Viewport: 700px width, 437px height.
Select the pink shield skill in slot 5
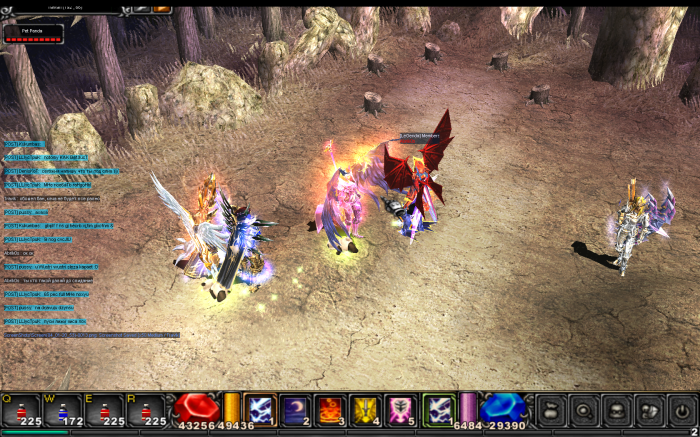[x=401, y=410]
